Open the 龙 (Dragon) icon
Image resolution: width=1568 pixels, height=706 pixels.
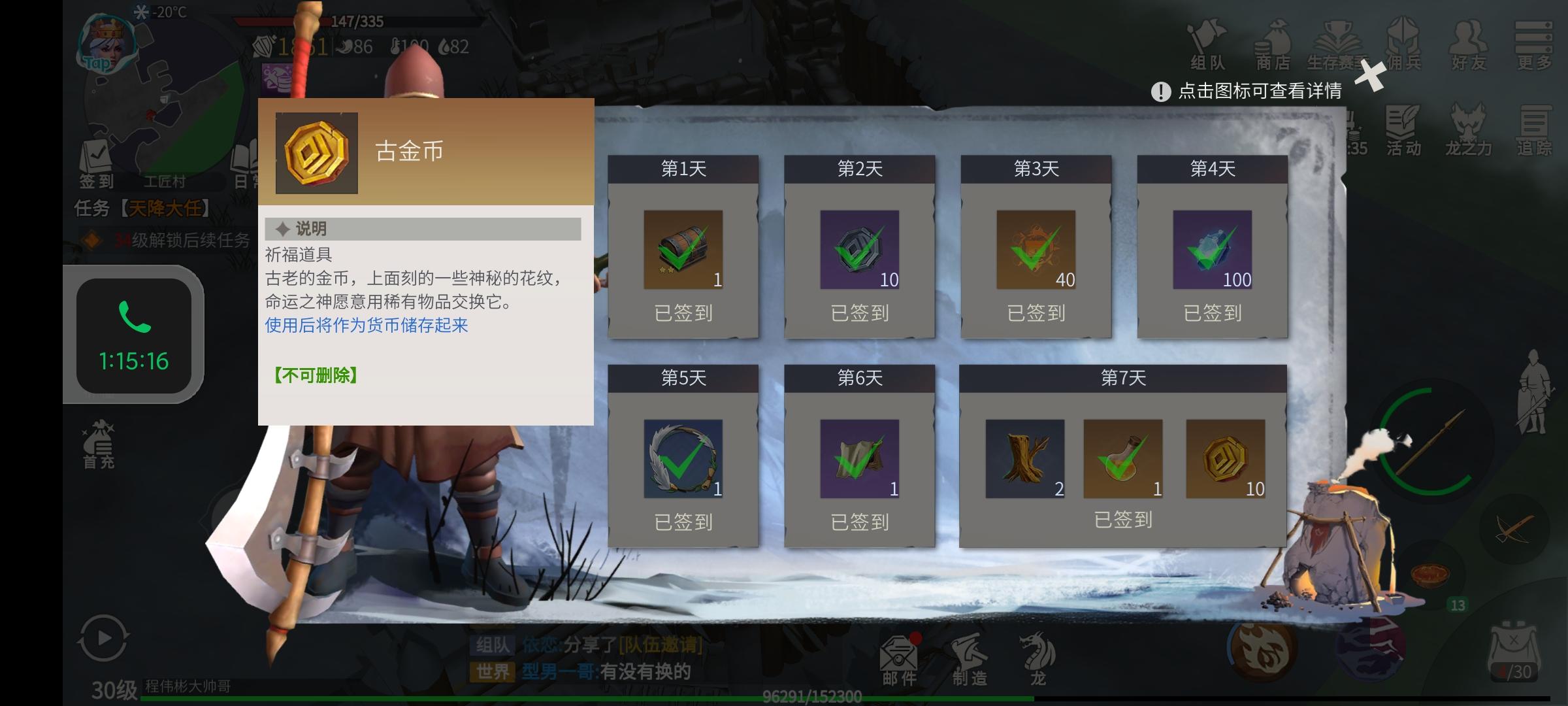(x=1039, y=657)
